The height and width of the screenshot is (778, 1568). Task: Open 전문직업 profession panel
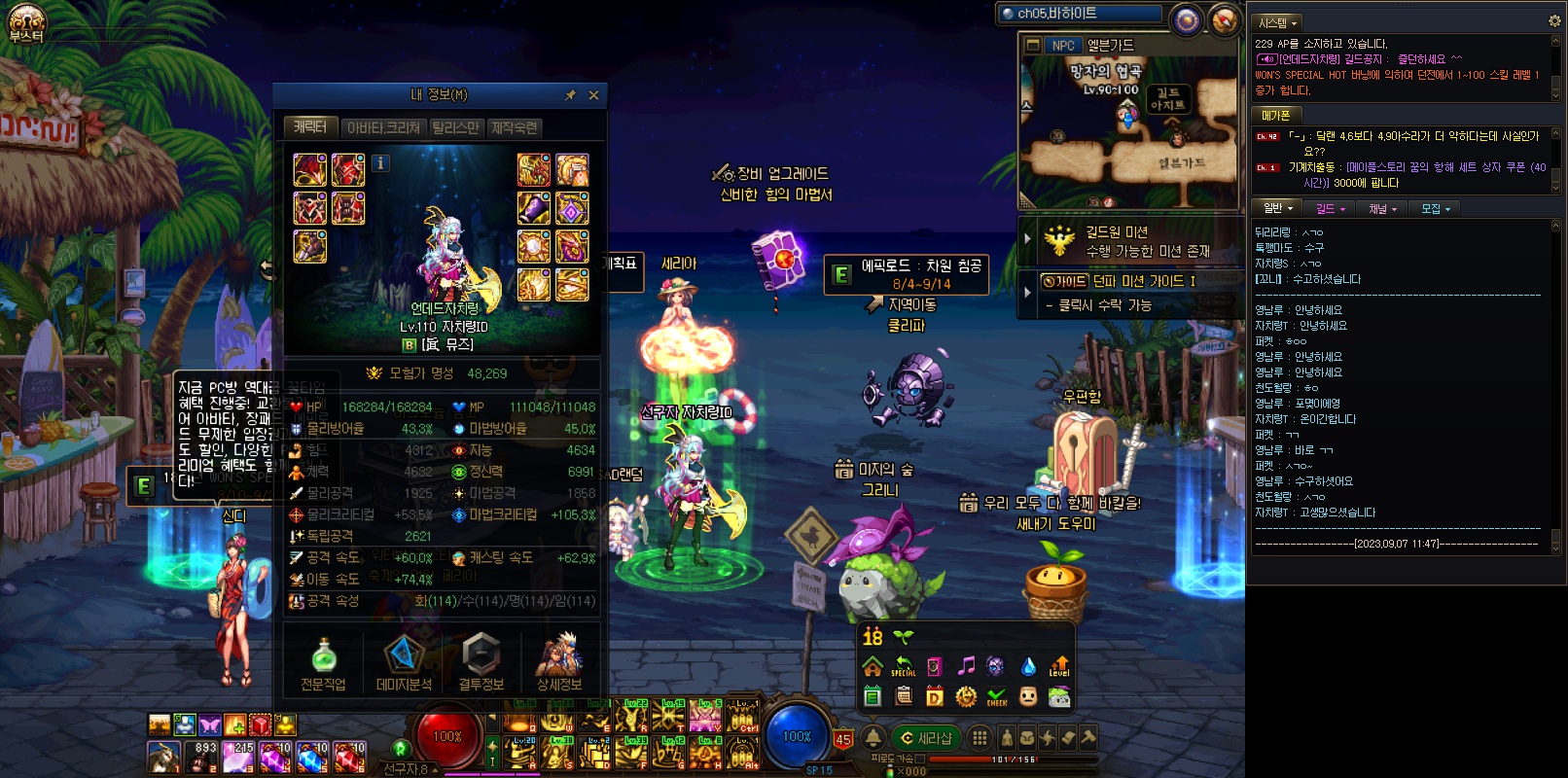323,664
